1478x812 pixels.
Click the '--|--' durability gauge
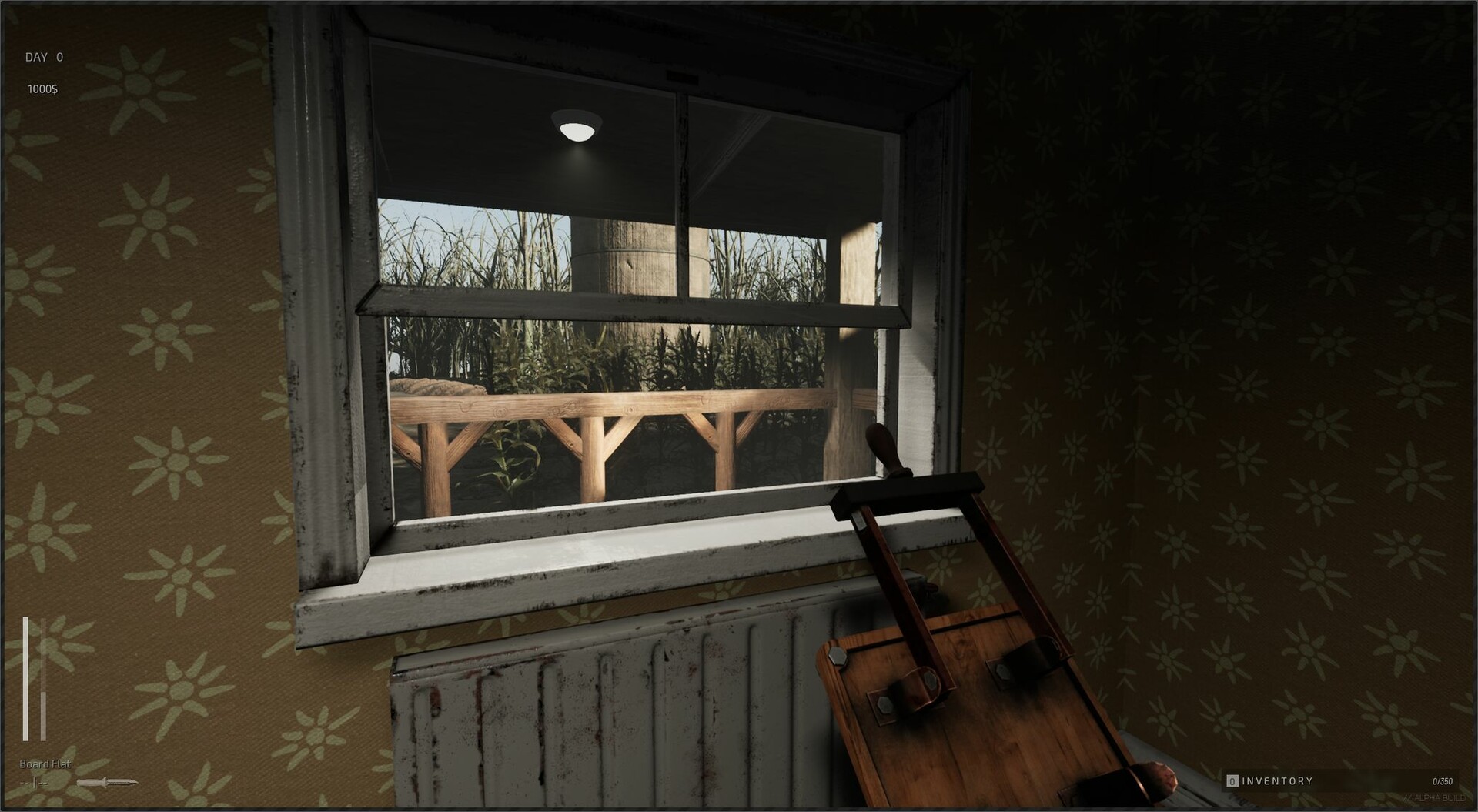(x=35, y=784)
